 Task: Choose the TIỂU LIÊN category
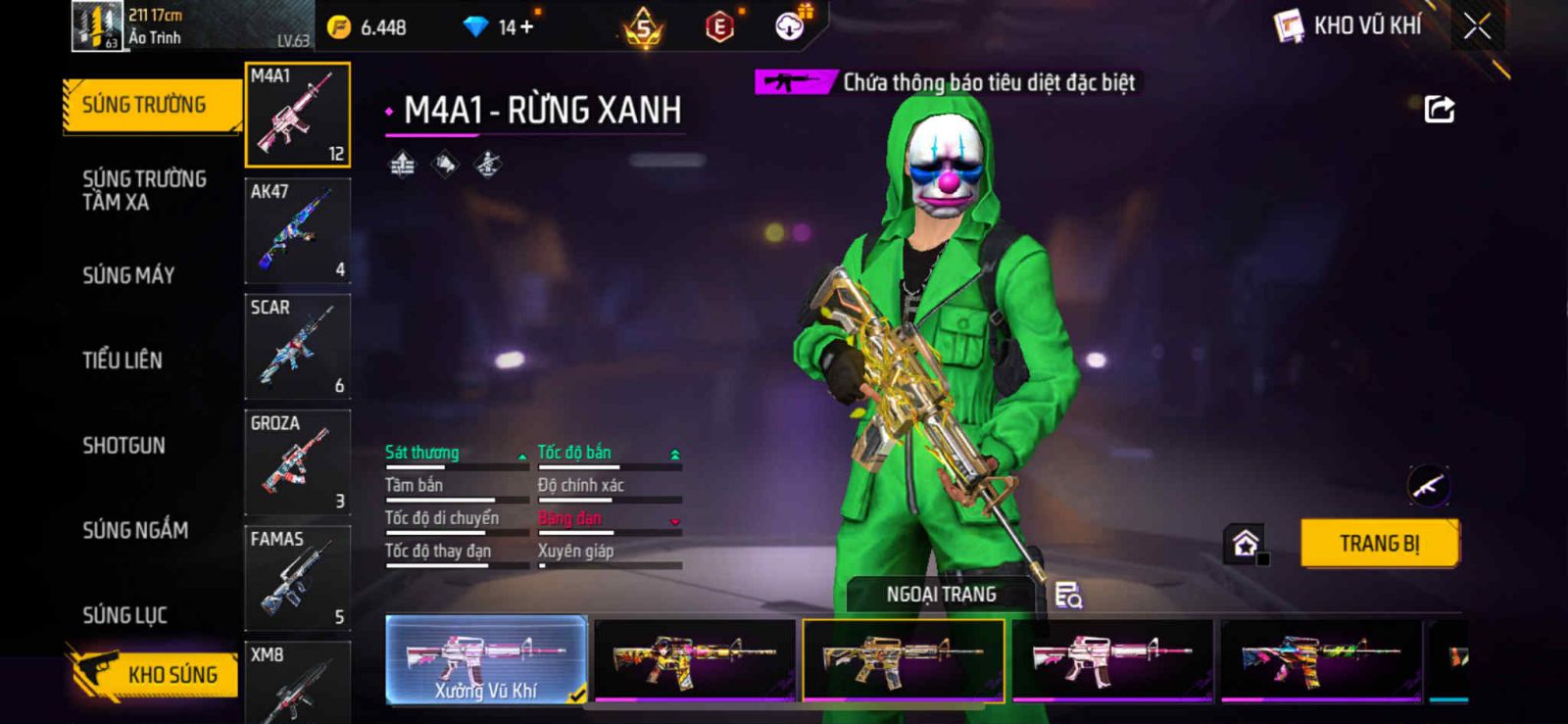click(122, 361)
